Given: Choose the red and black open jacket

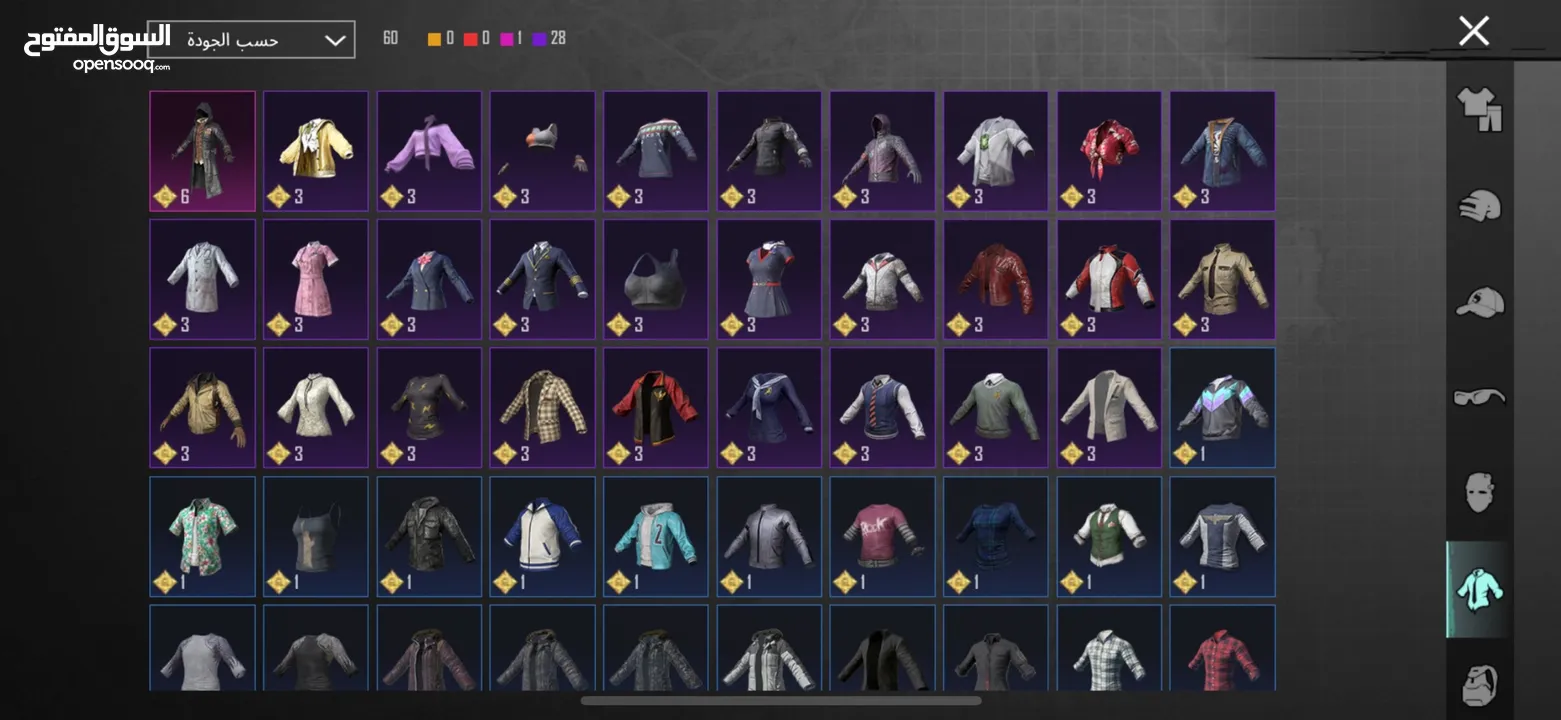Looking at the screenshot, I should click(655, 406).
